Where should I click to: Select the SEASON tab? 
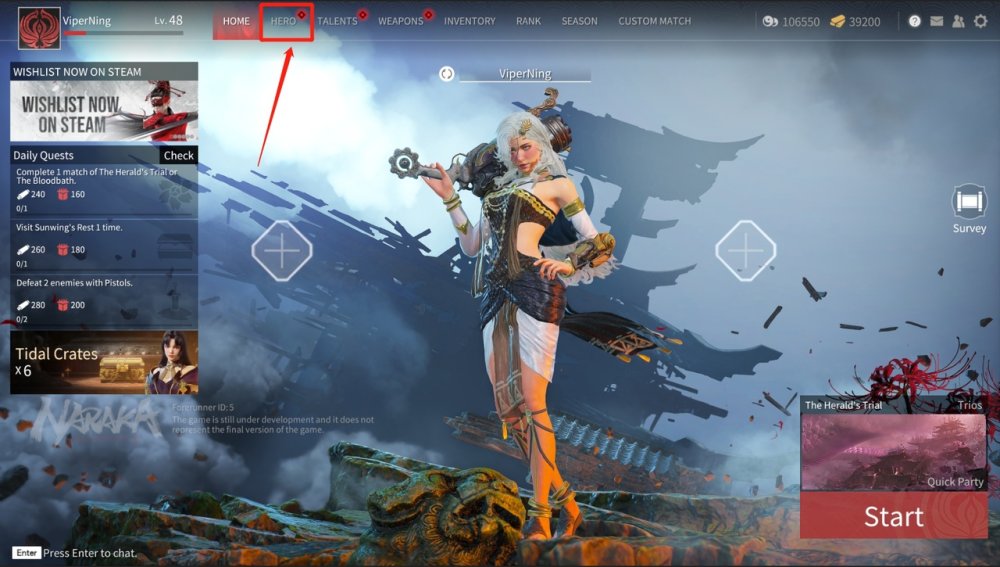pyautogui.click(x=579, y=21)
